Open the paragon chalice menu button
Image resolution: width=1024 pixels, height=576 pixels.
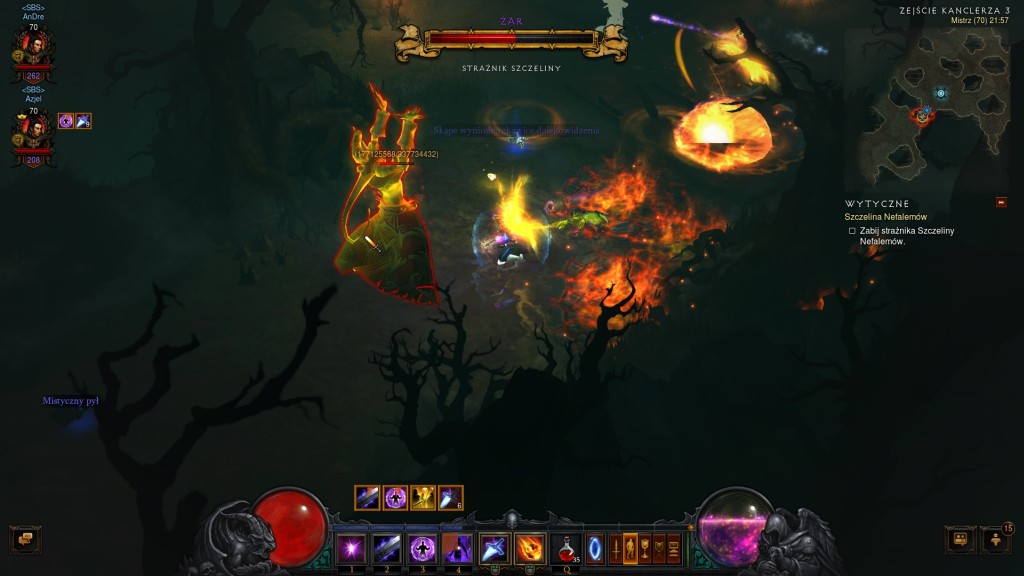(645, 548)
